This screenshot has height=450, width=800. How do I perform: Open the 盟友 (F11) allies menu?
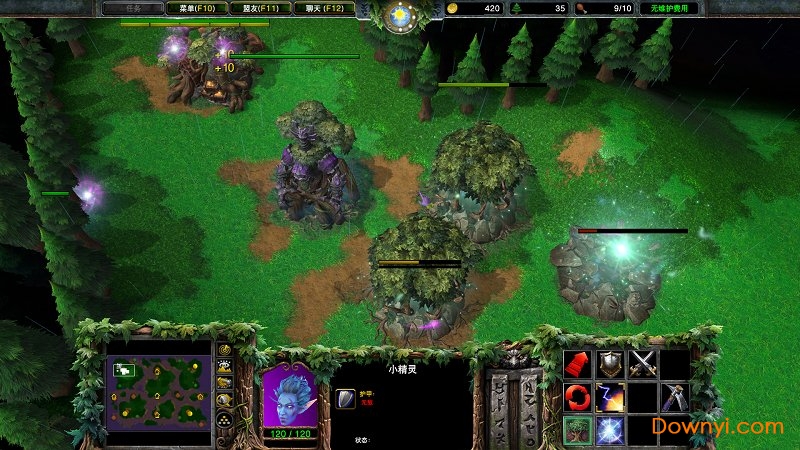point(260,8)
